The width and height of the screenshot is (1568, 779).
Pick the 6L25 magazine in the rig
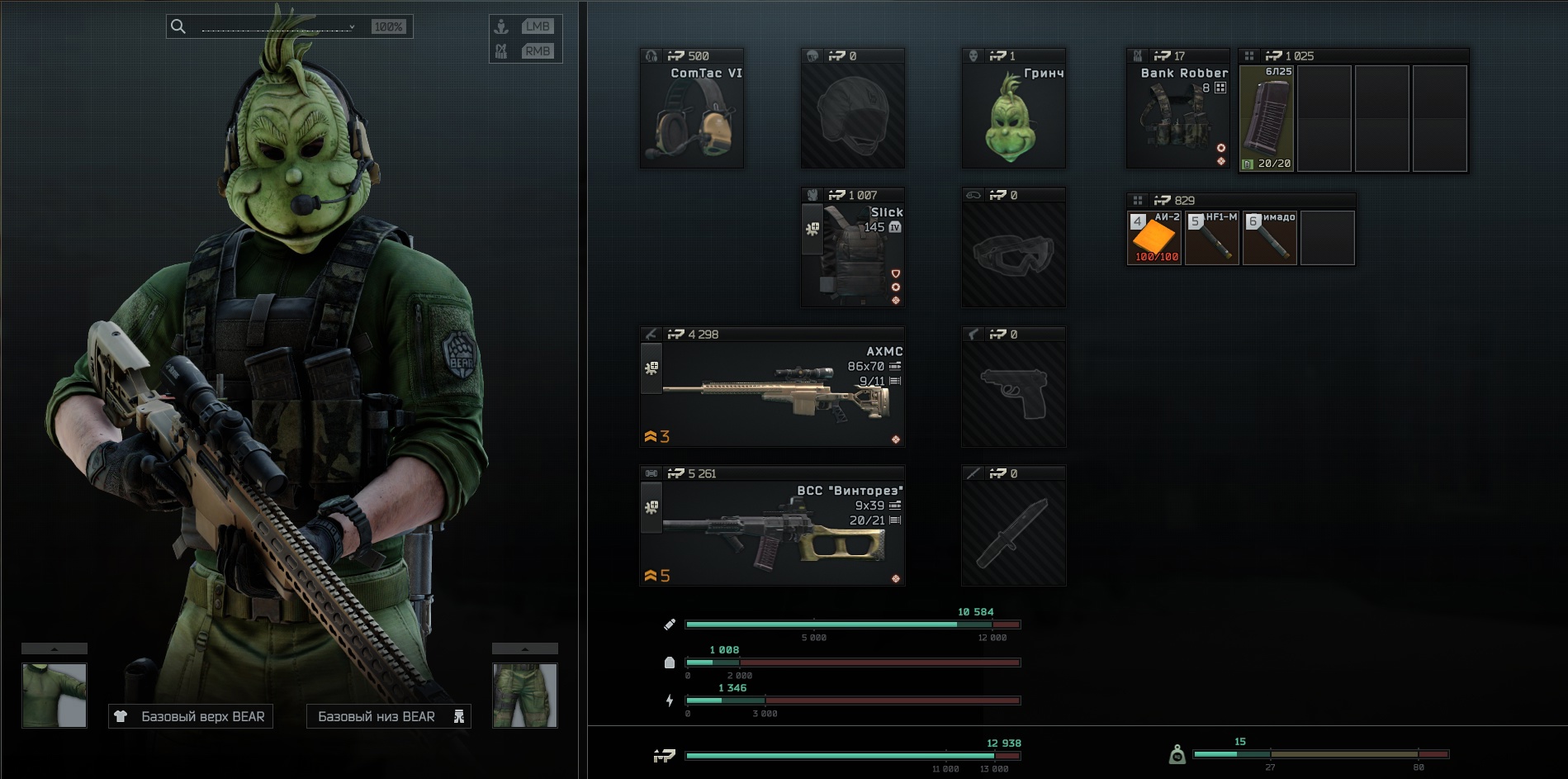1267,118
